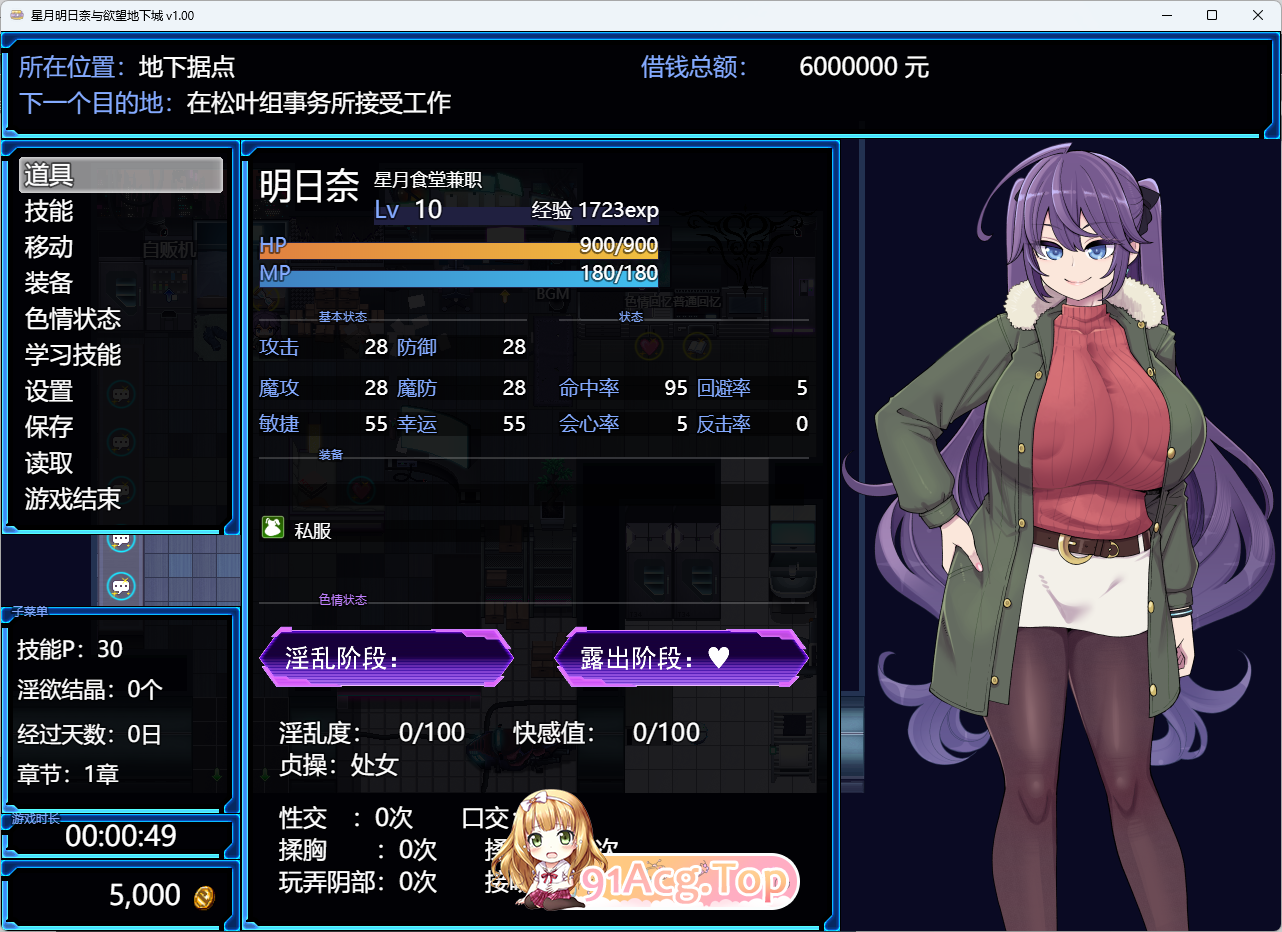The image size is (1282, 932).
Task: Click the highlighted 道具 item entry
Action: (x=47, y=174)
